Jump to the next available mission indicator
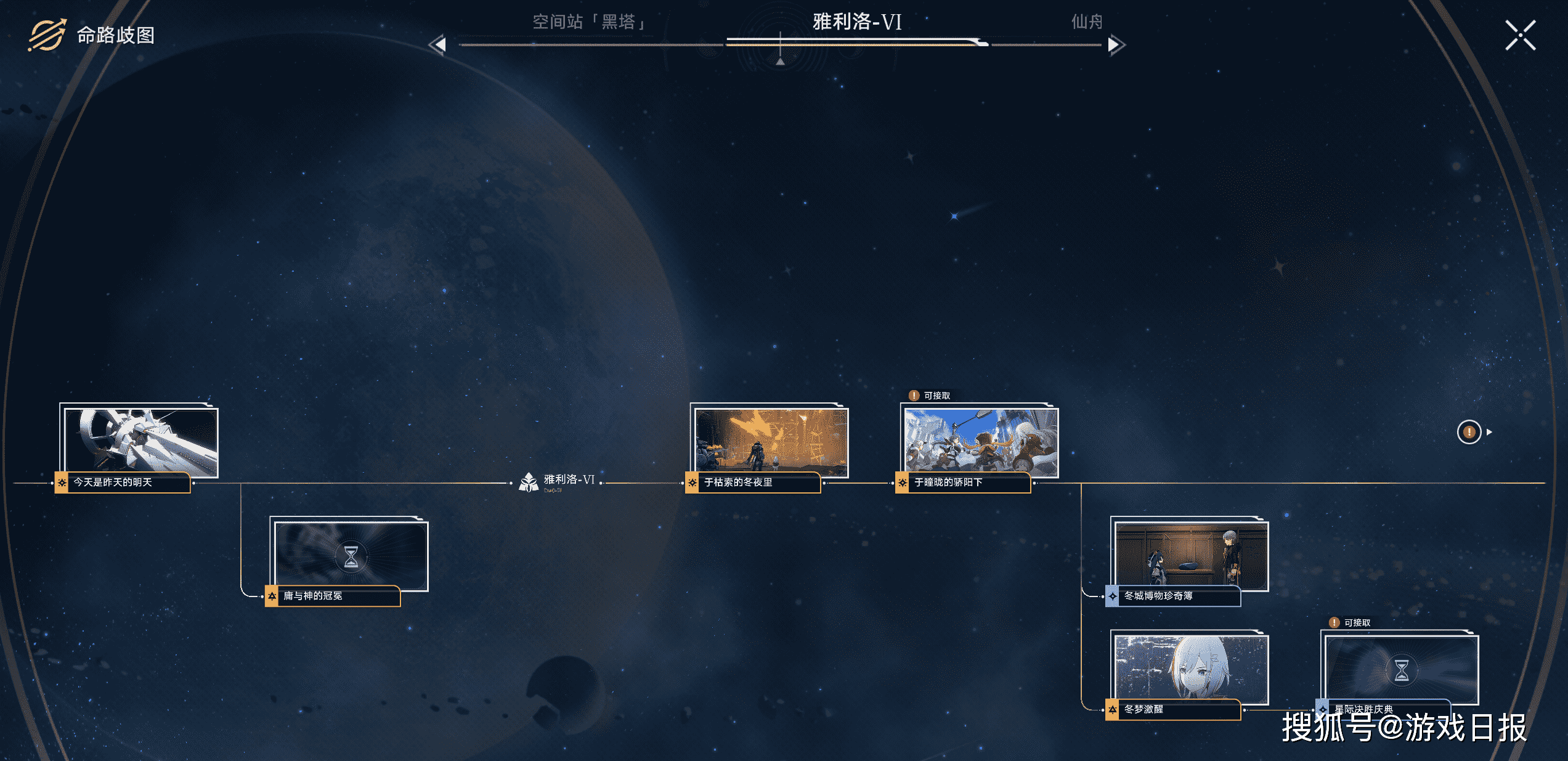This screenshot has height=761, width=1568. pos(1469,432)
